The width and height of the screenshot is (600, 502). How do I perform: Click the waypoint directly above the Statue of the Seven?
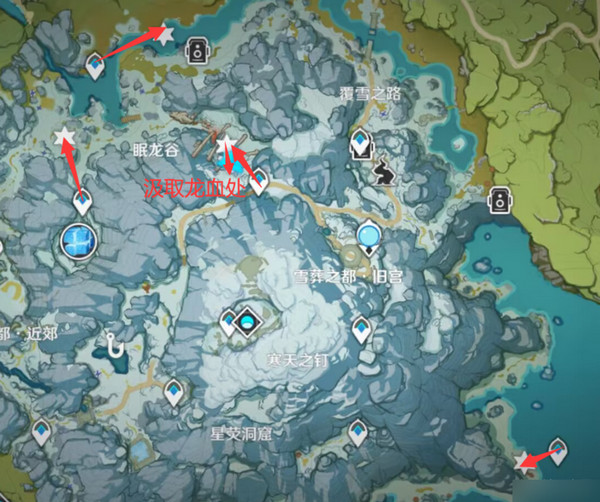[x=83, y=203]
